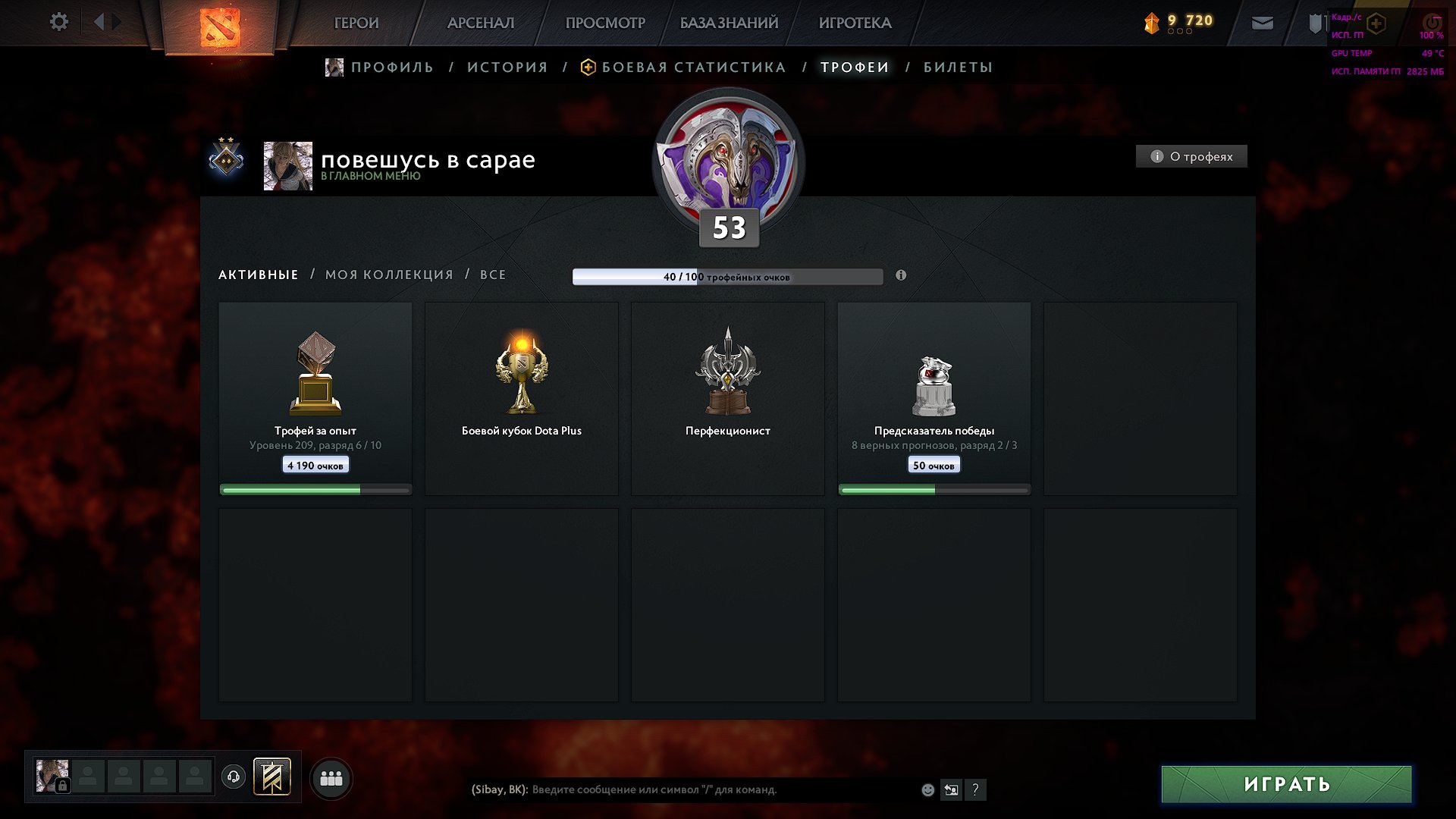The height and width of the screenshot is (819, 1456).
Task: Open the mail notifications icon
Action: tap(1261, 23)
